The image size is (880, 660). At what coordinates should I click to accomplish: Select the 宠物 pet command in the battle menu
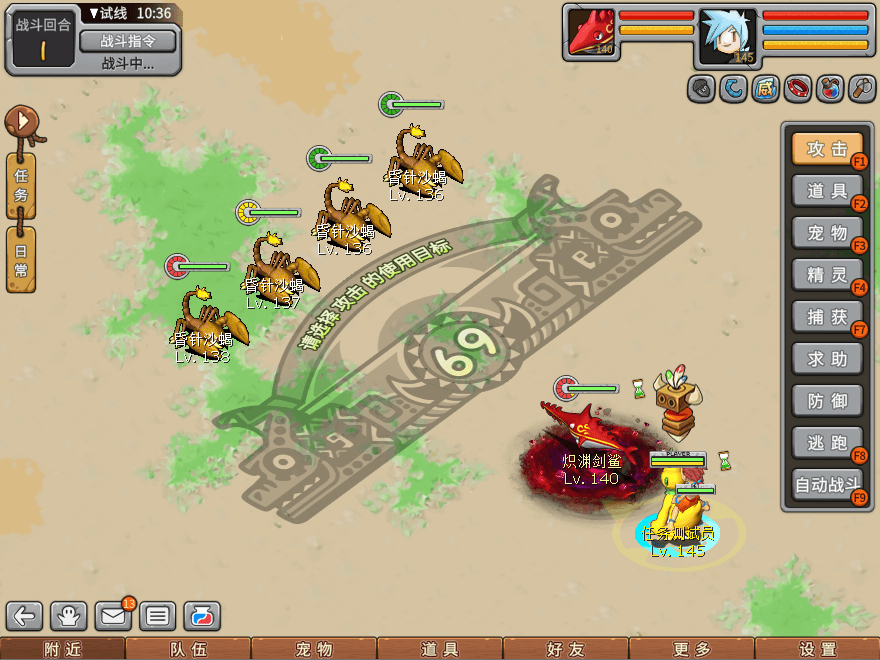tap(827, 233)
